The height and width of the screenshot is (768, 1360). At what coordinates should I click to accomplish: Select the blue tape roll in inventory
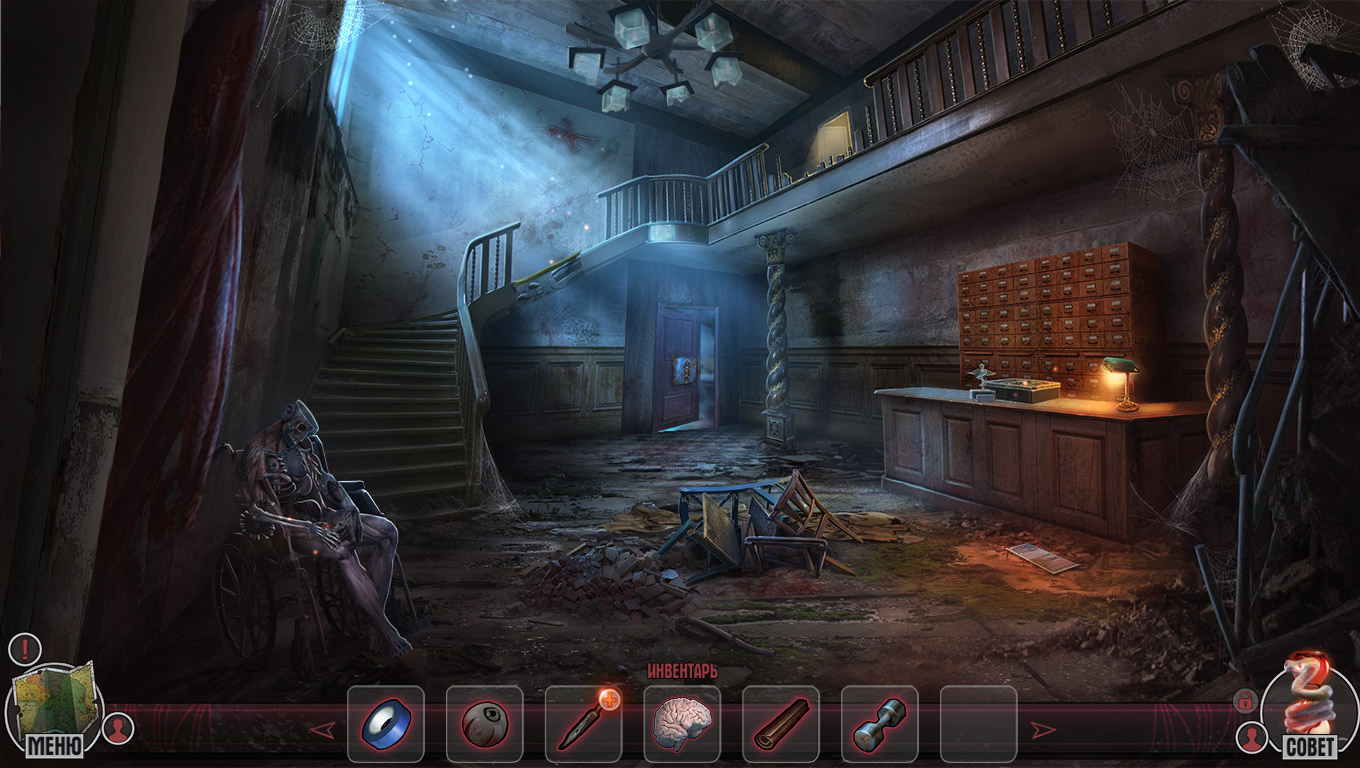[385, 724]
